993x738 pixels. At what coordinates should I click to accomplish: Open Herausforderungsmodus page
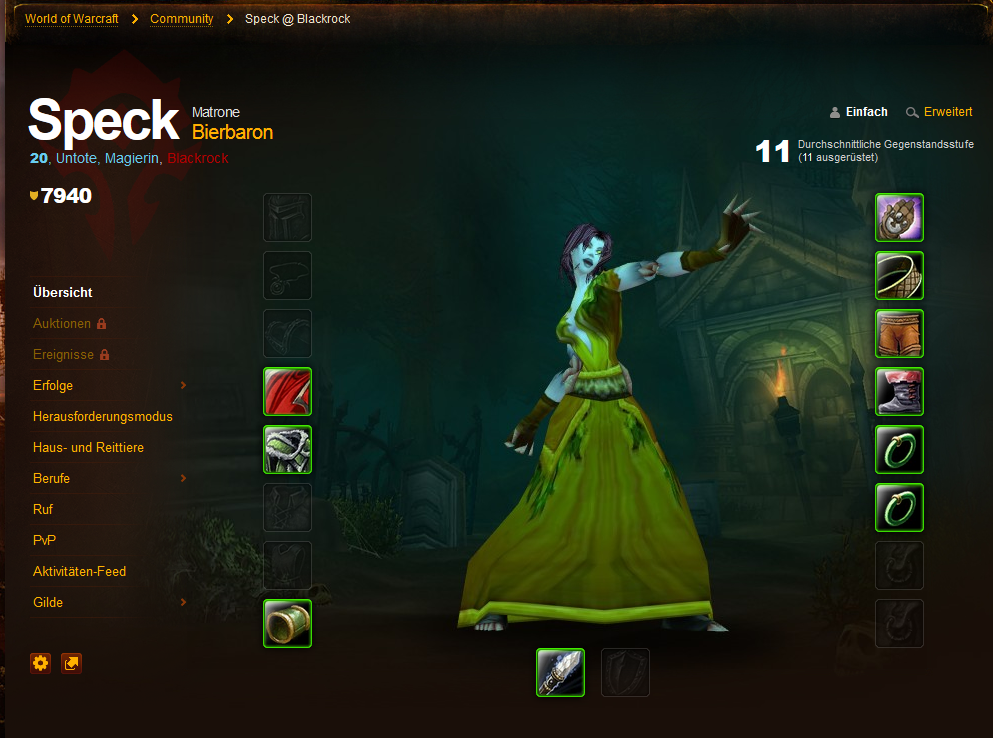[x=103, y=417]
